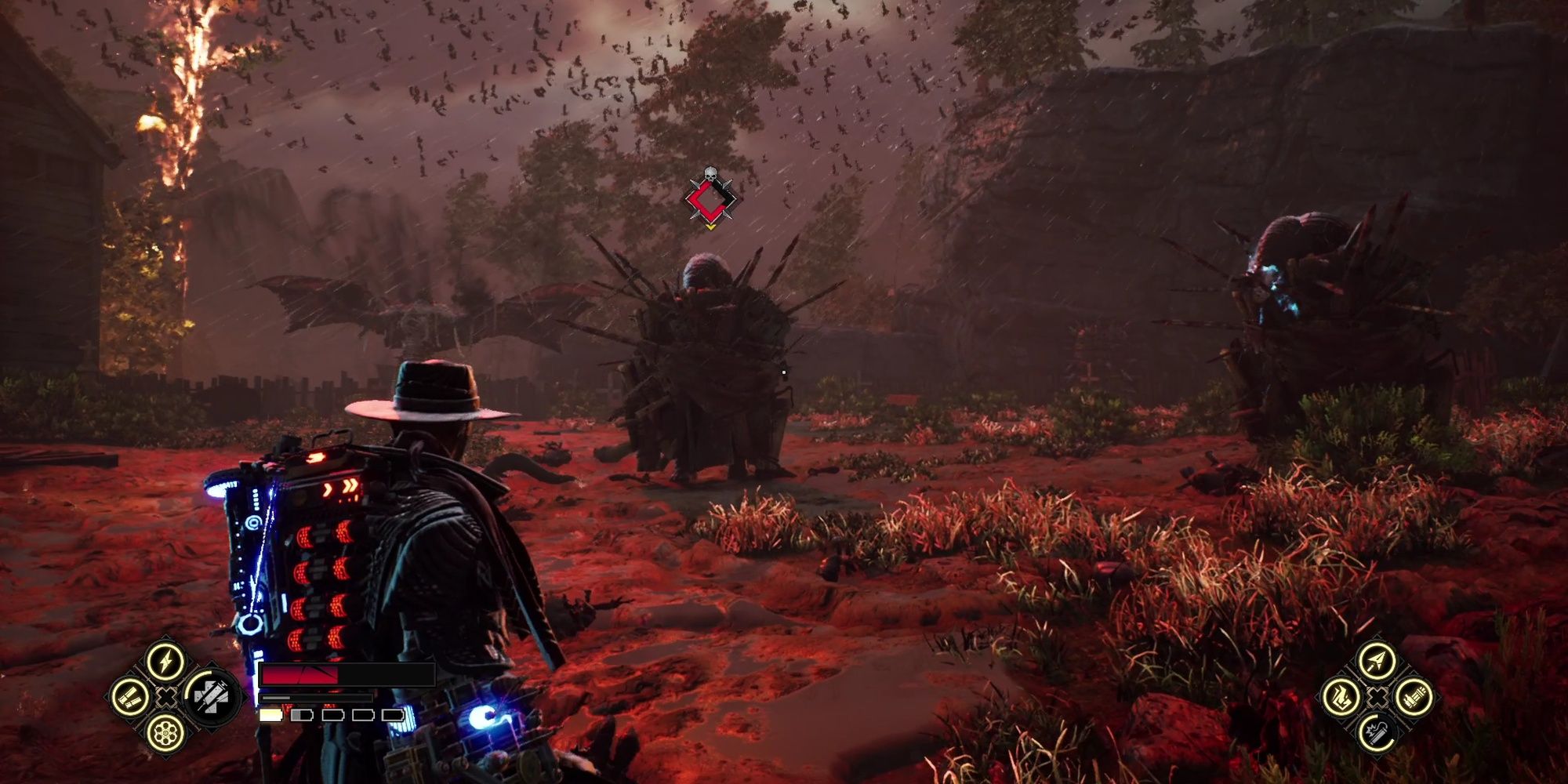Click the X icon at the center of the weapon wheel

pyautogui.click(x=1377, y=697)
